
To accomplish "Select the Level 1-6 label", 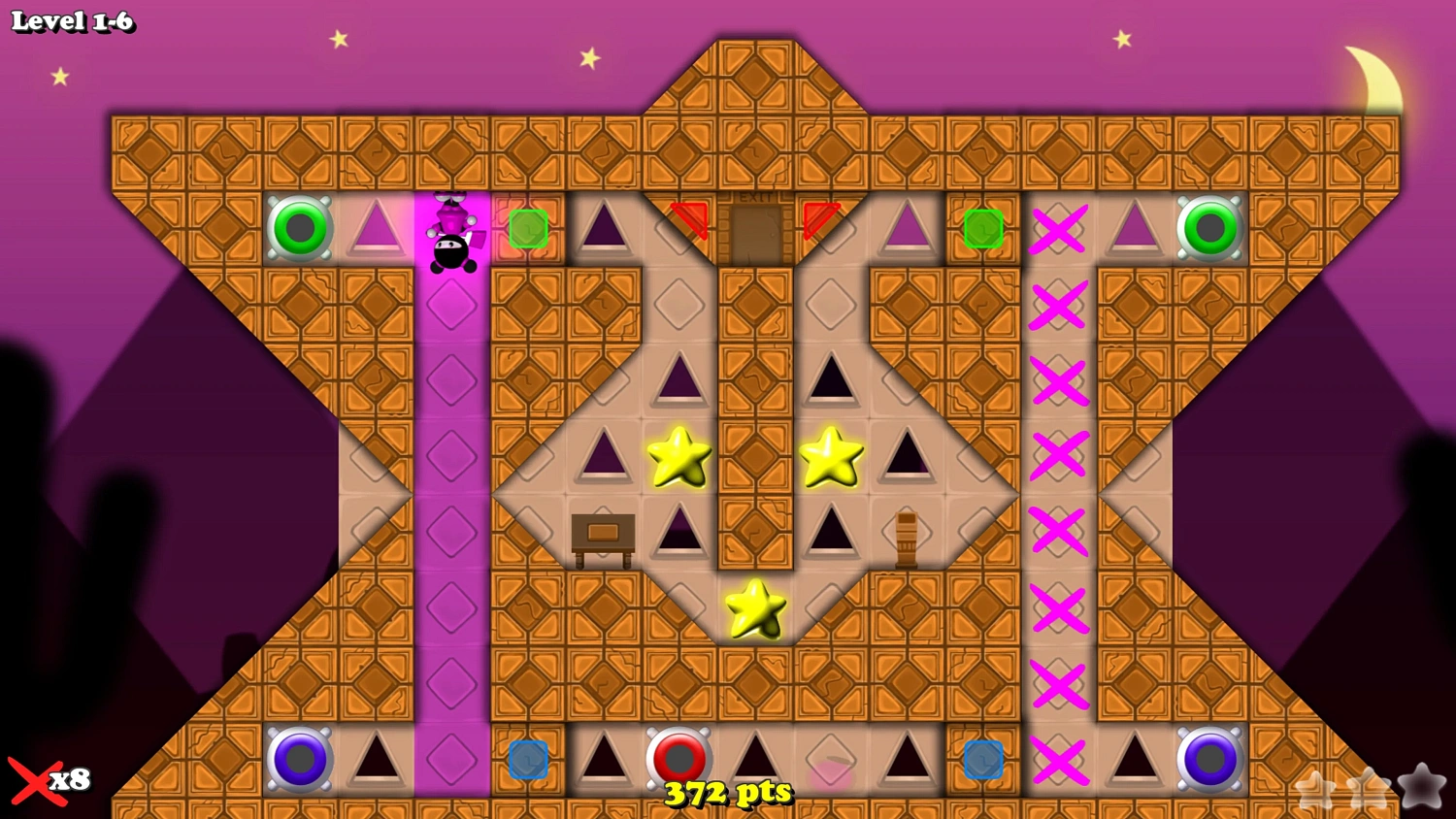I will coord(73,21).
